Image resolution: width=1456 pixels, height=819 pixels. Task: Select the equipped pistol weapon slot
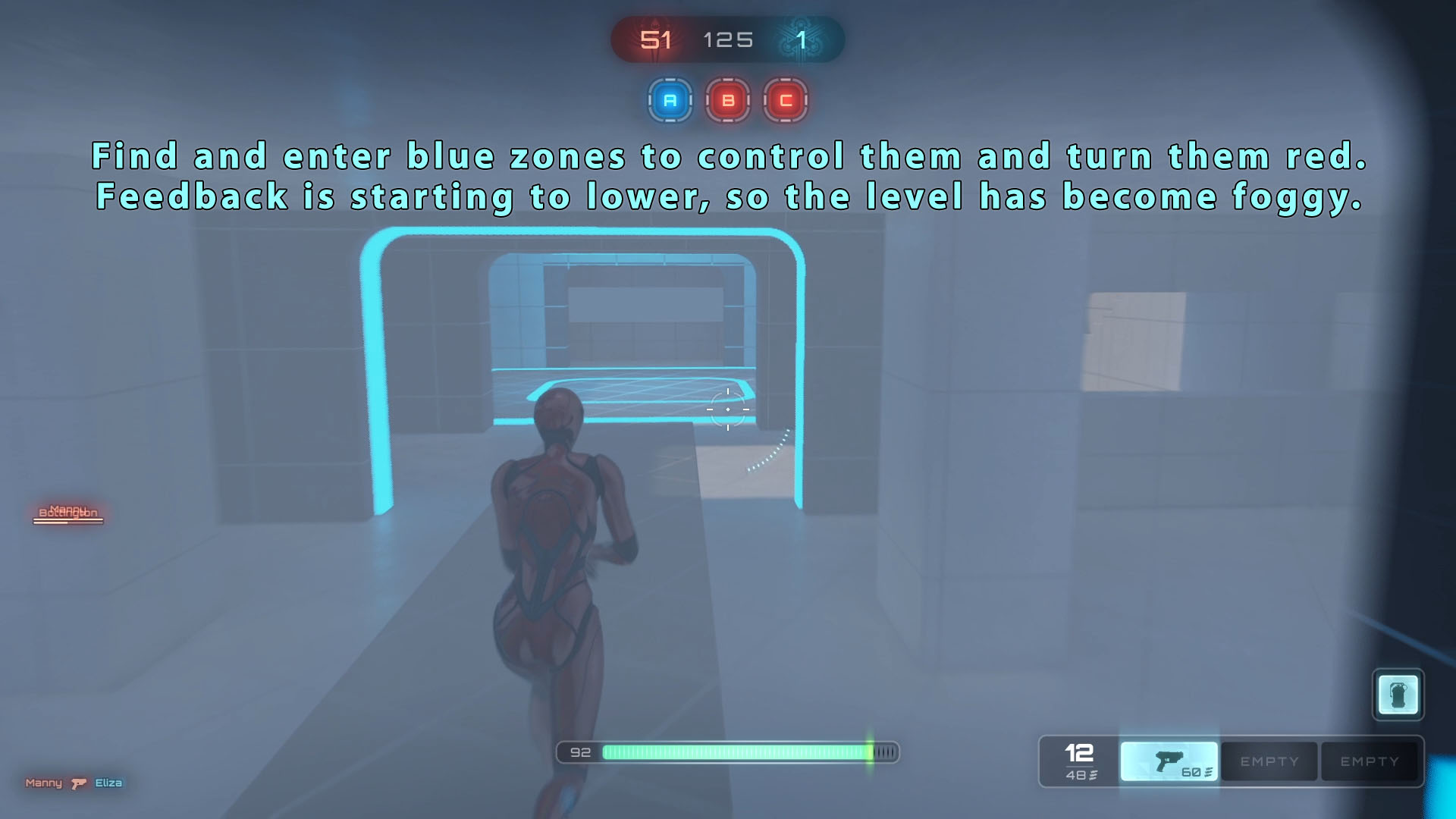pyautogui.click(x=1169, y=761)
